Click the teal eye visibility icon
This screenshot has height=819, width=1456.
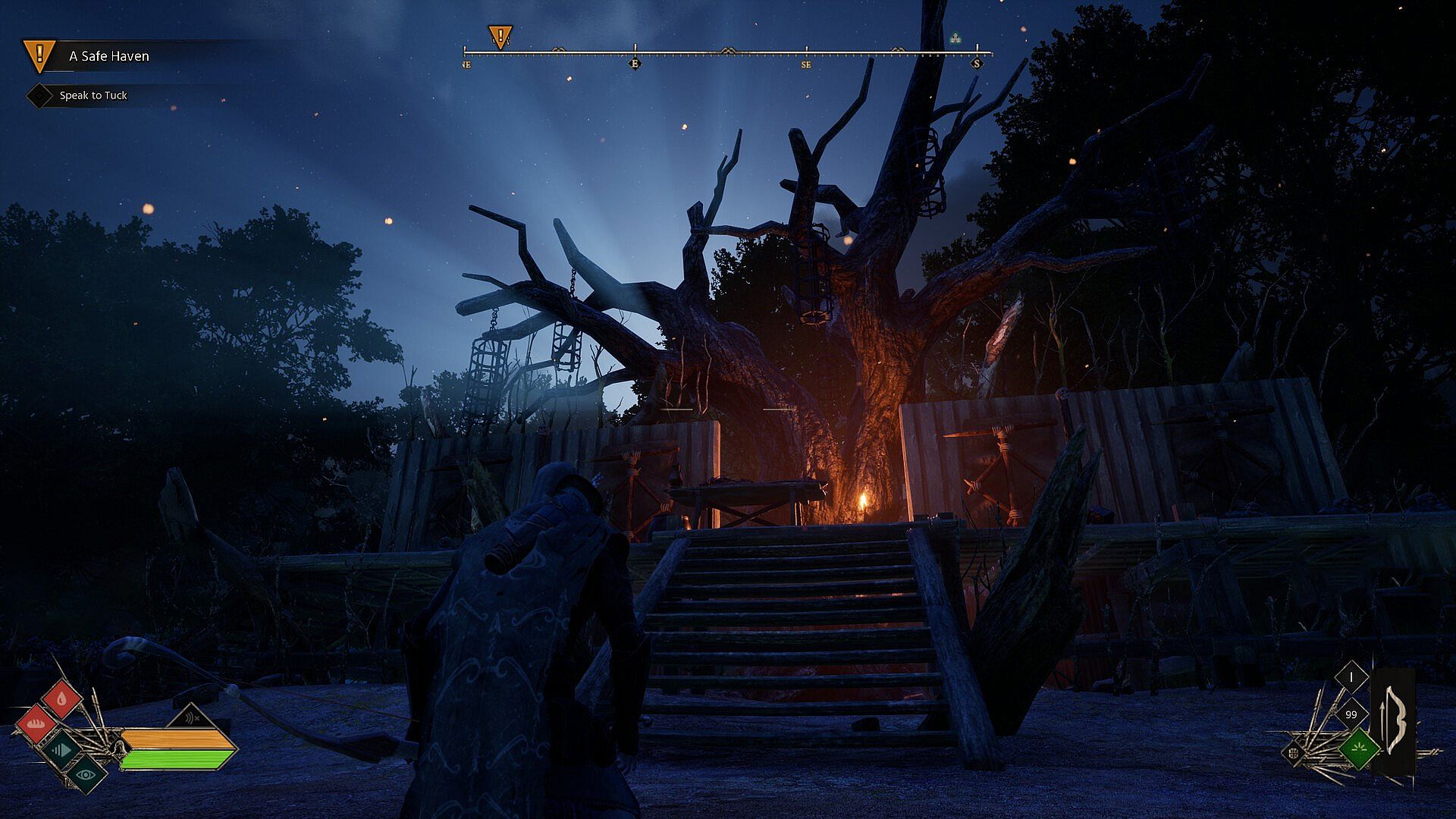(86, 773)
